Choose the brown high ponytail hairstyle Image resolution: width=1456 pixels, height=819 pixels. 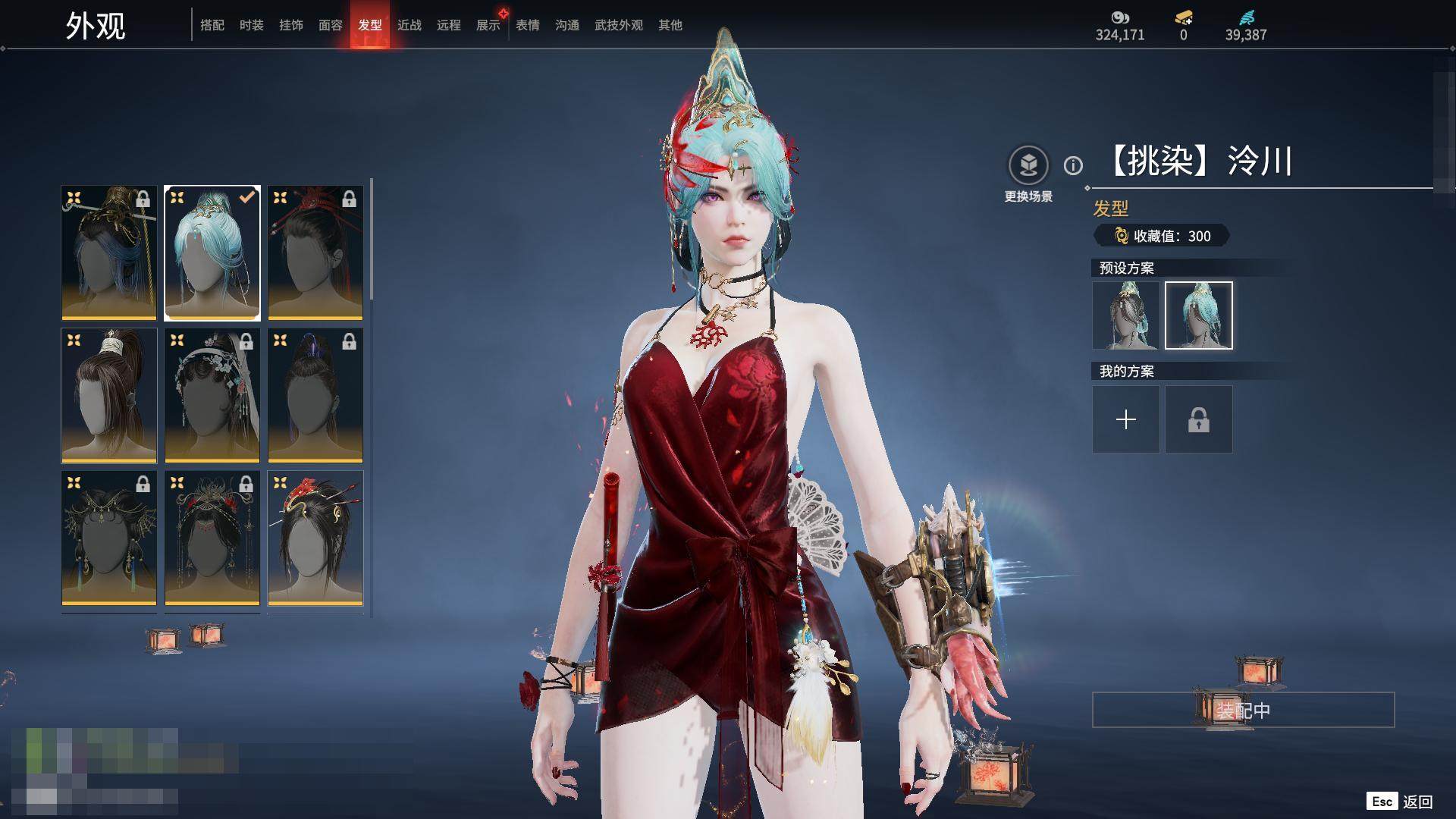[x=109, y=395]
